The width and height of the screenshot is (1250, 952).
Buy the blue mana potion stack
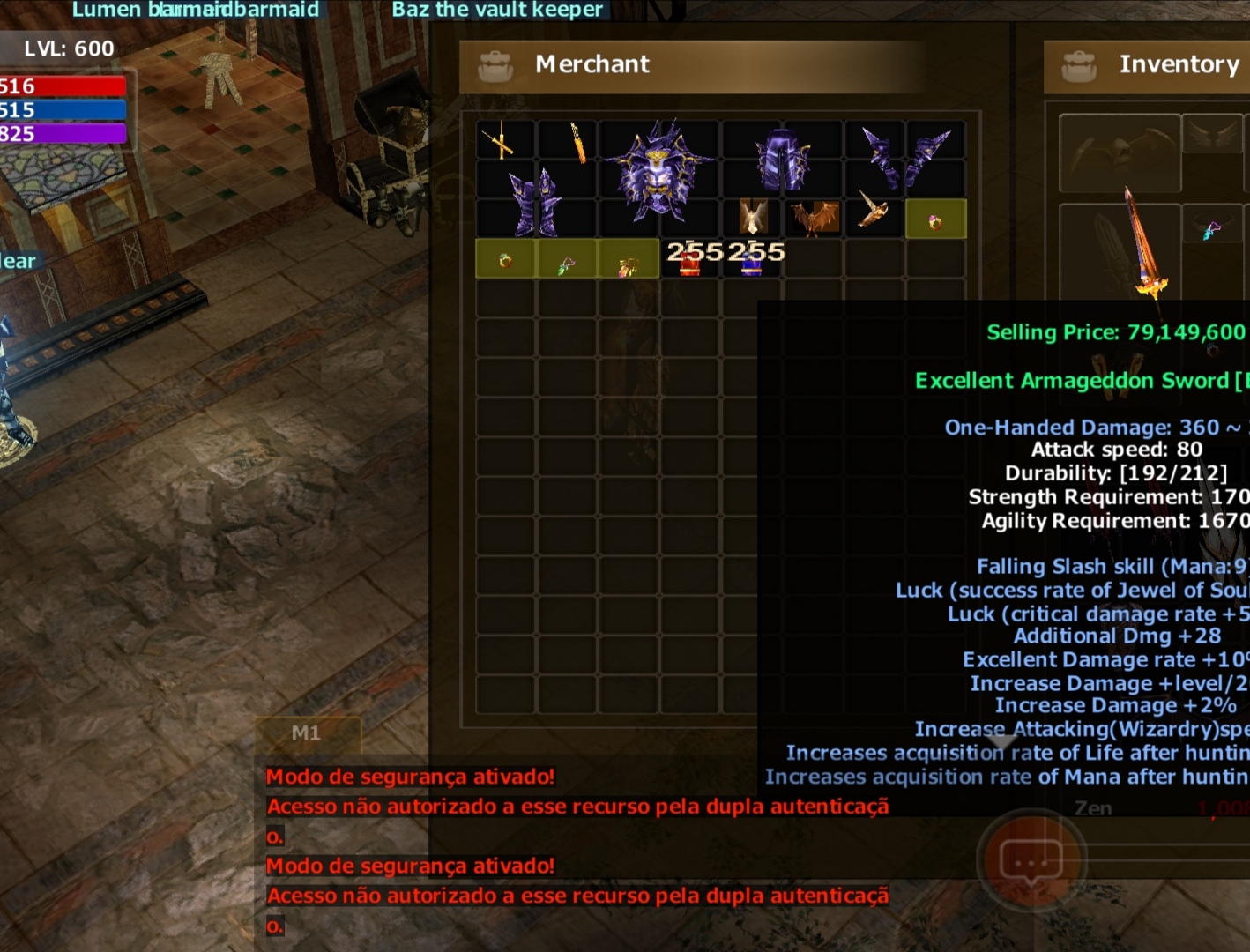(751, 259)
